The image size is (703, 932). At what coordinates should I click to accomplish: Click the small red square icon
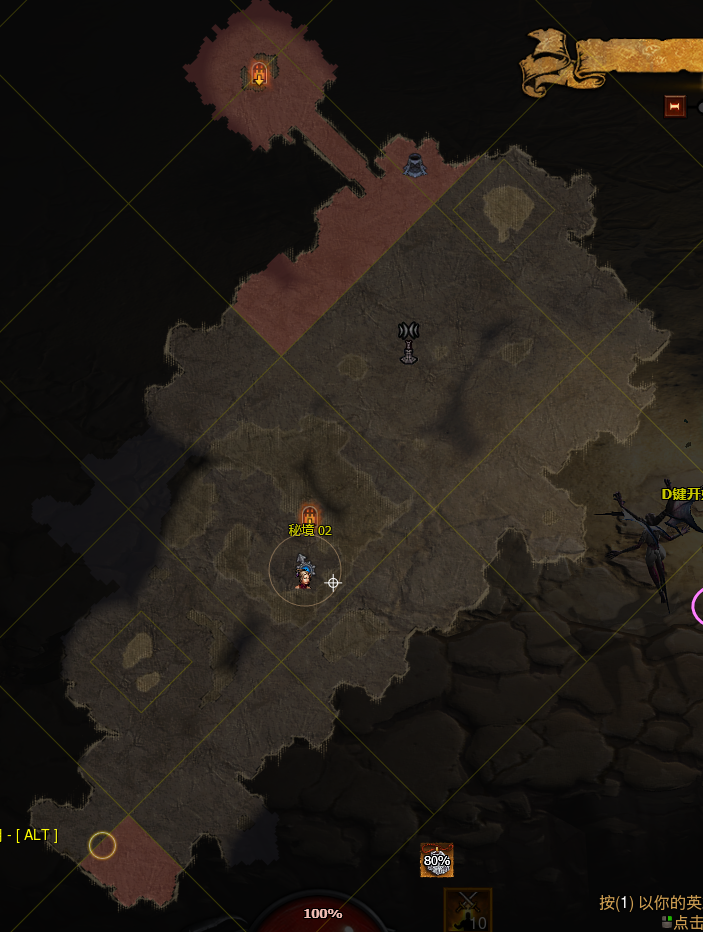[x=675, y=106]
